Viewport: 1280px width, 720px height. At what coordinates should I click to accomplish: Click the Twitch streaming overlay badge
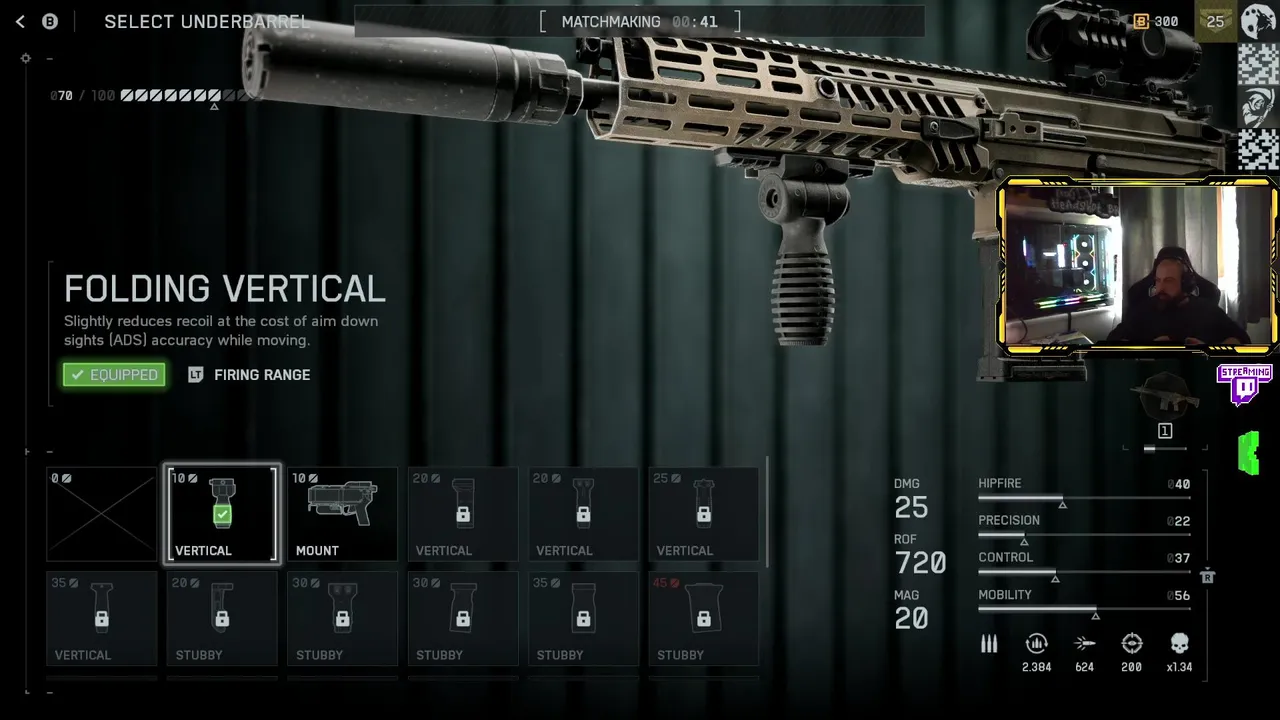click(1244, 384)
